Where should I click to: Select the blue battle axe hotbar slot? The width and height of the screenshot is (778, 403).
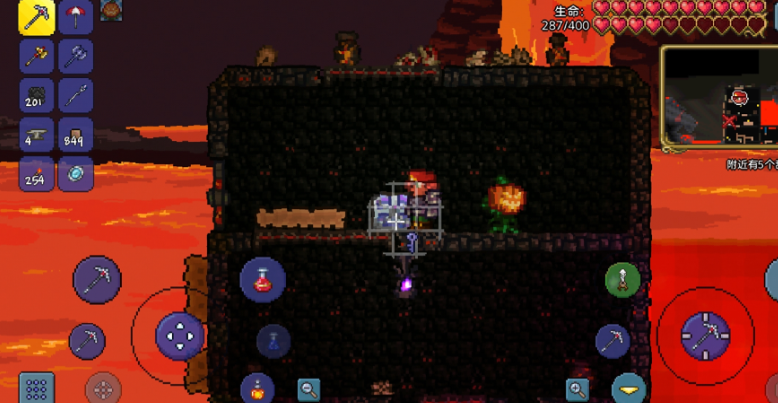coord(76,56)
